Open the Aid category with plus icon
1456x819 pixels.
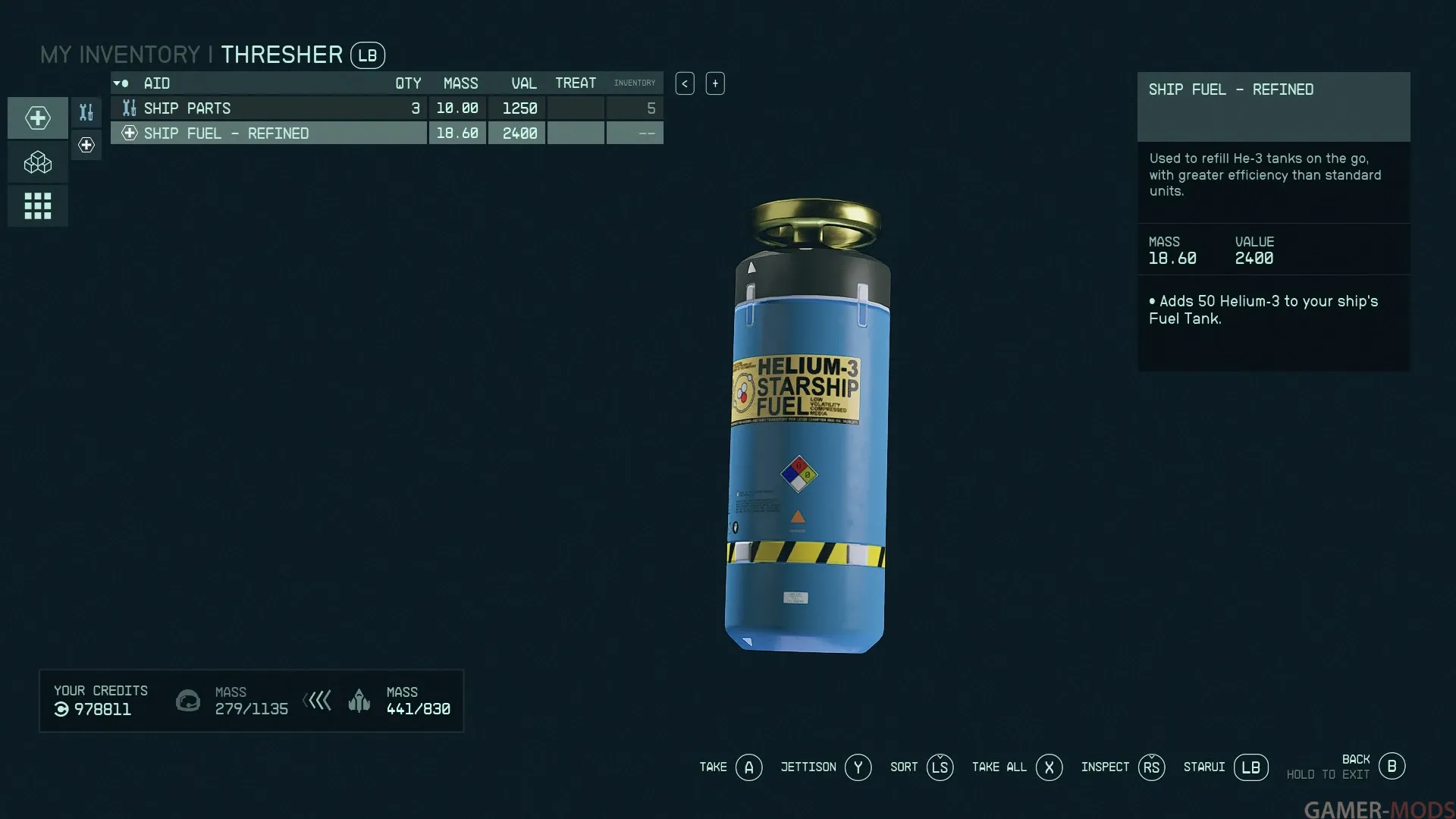(x=38, y=118)
